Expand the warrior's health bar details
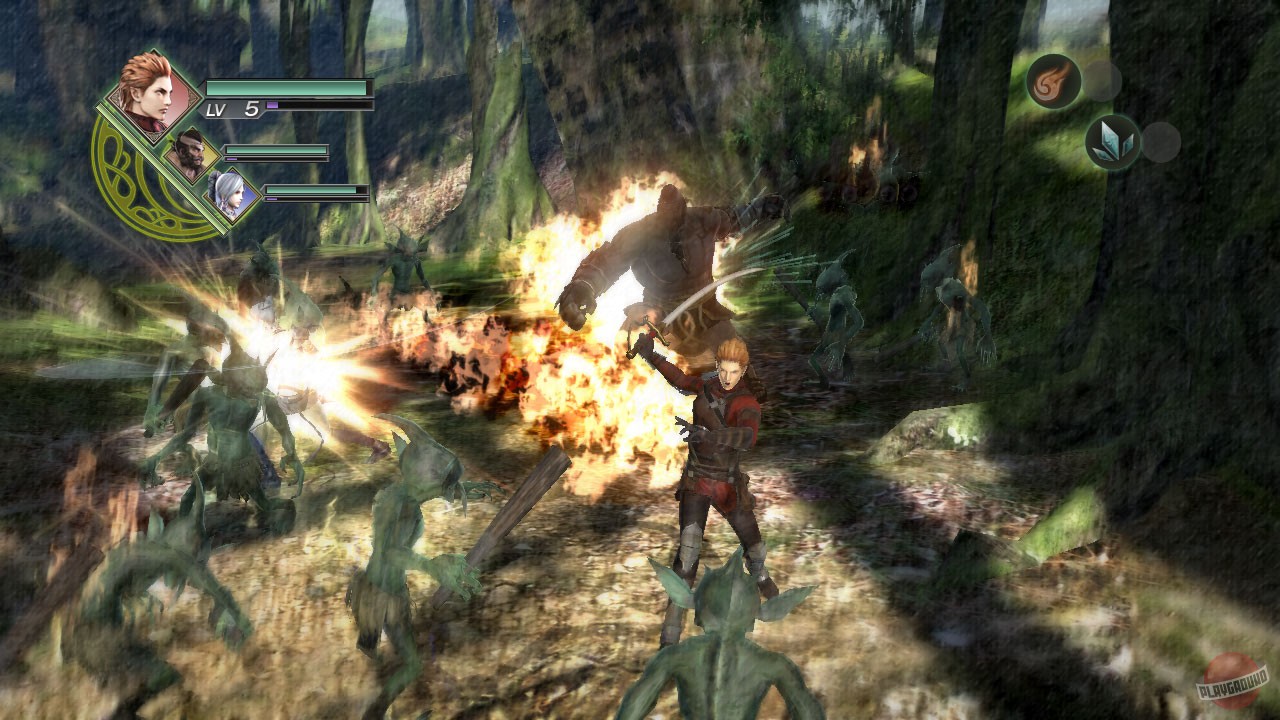Screen dimensions: 1280x720 [275, 150]
